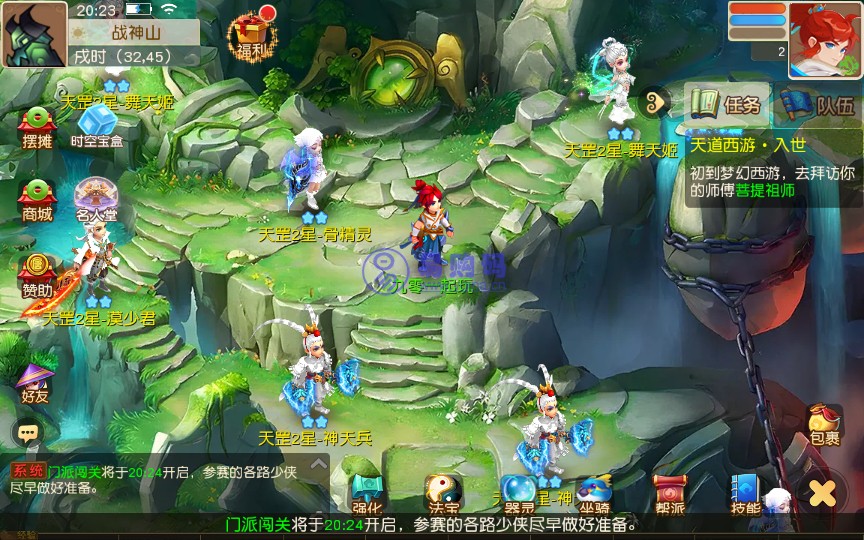Open the 福利 gift box rewards
Viewport: 864px width, 540px height.
point(249,36)
